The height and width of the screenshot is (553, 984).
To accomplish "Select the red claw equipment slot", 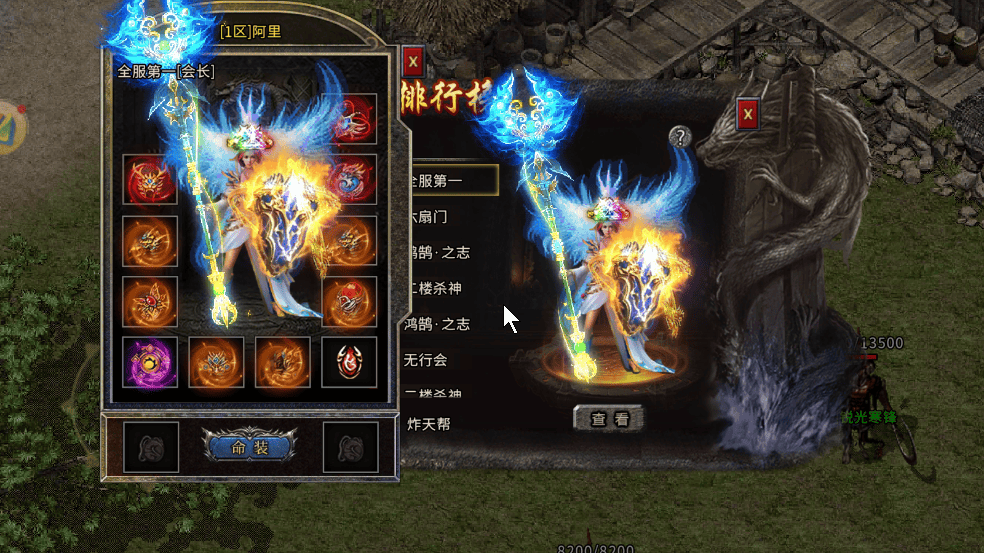I will [352, 119].
